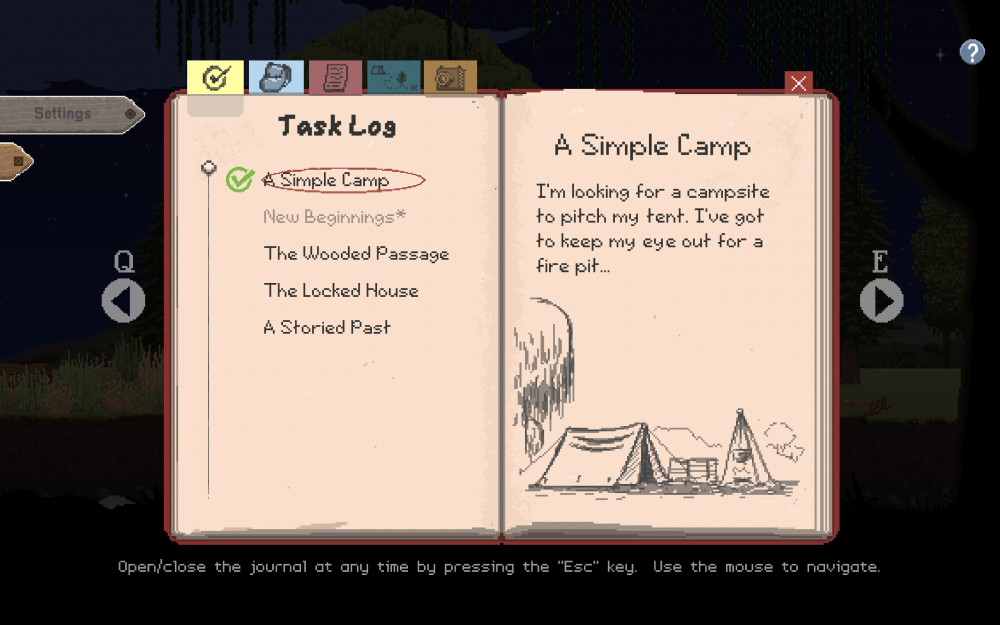The image size is (1000, 625).
Task: Switch to the yellow checkmark tasks tab
Action: tap(215, 78)
